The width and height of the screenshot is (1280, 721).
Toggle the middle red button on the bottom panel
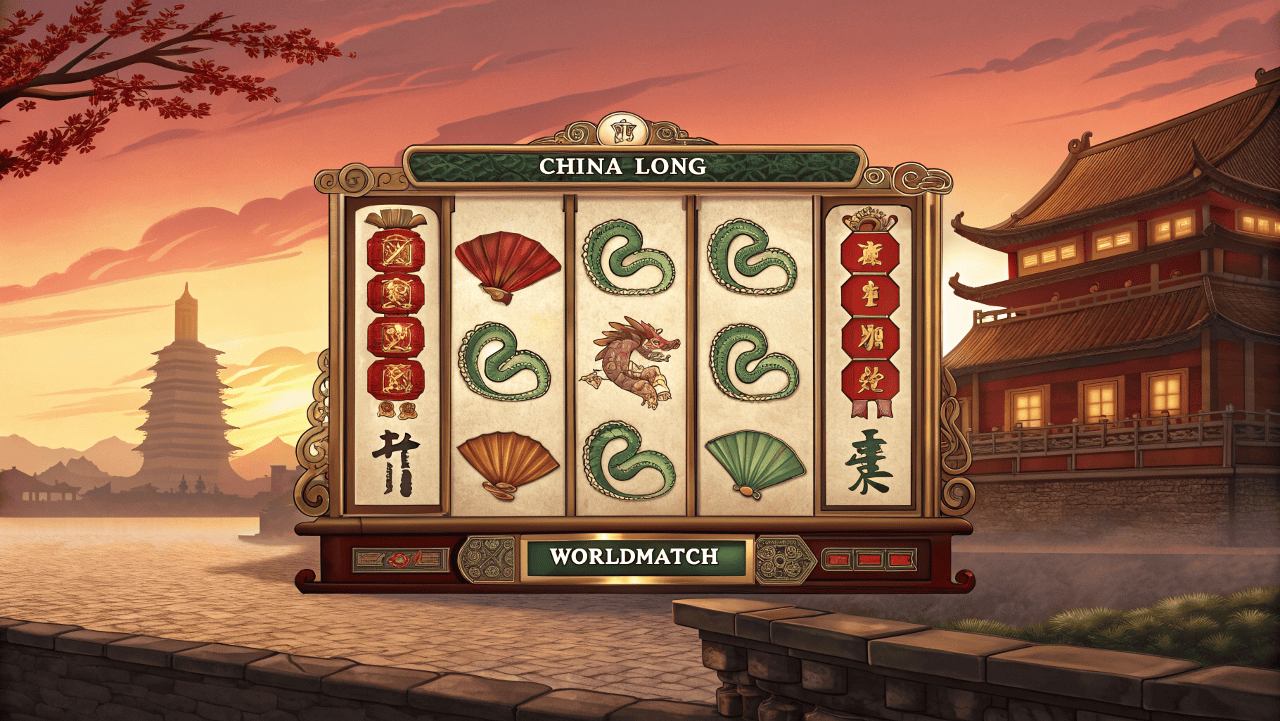(868, 560)
